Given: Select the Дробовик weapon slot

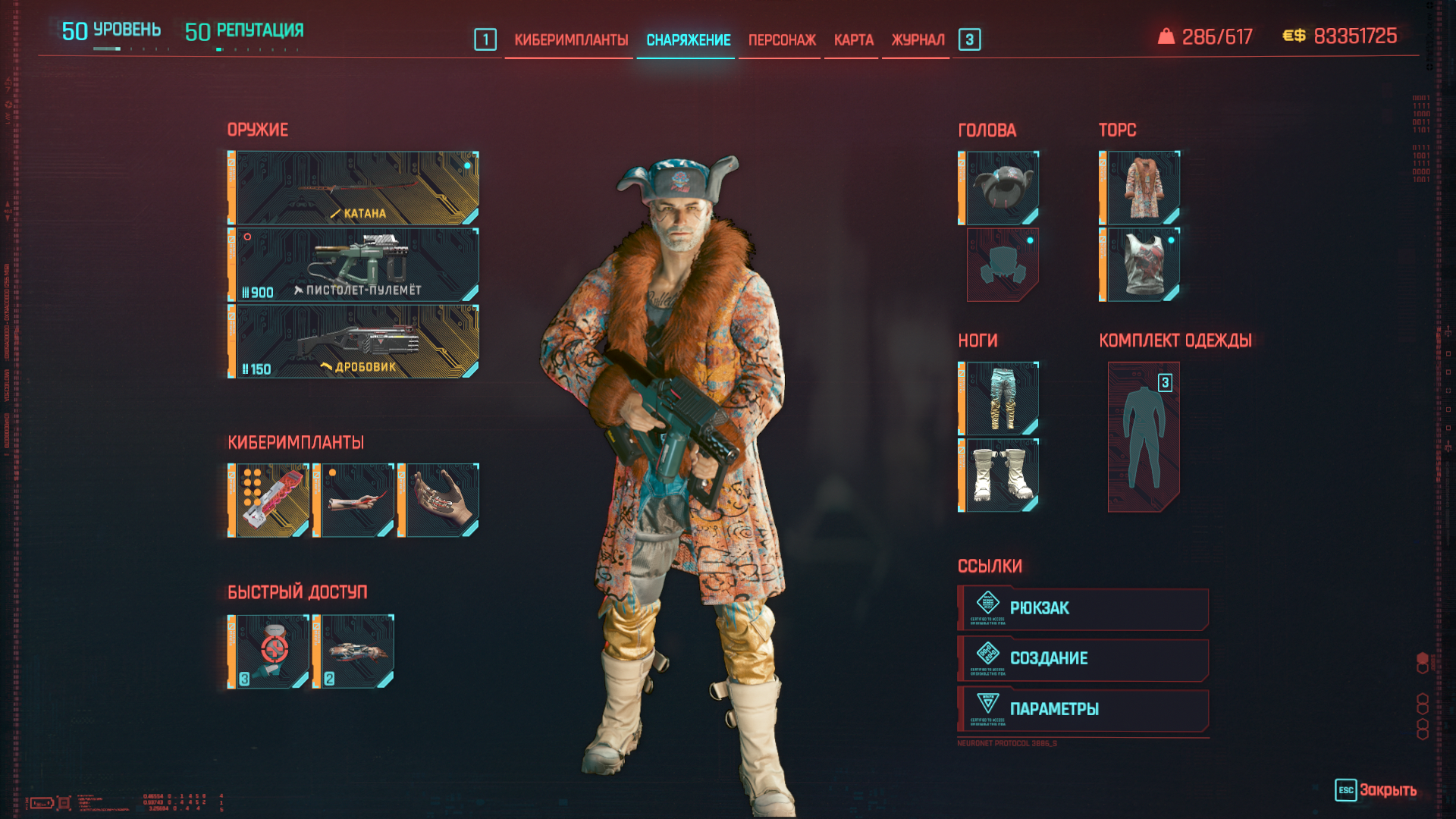Looking at the screenshot, I should tap(354, 341).
